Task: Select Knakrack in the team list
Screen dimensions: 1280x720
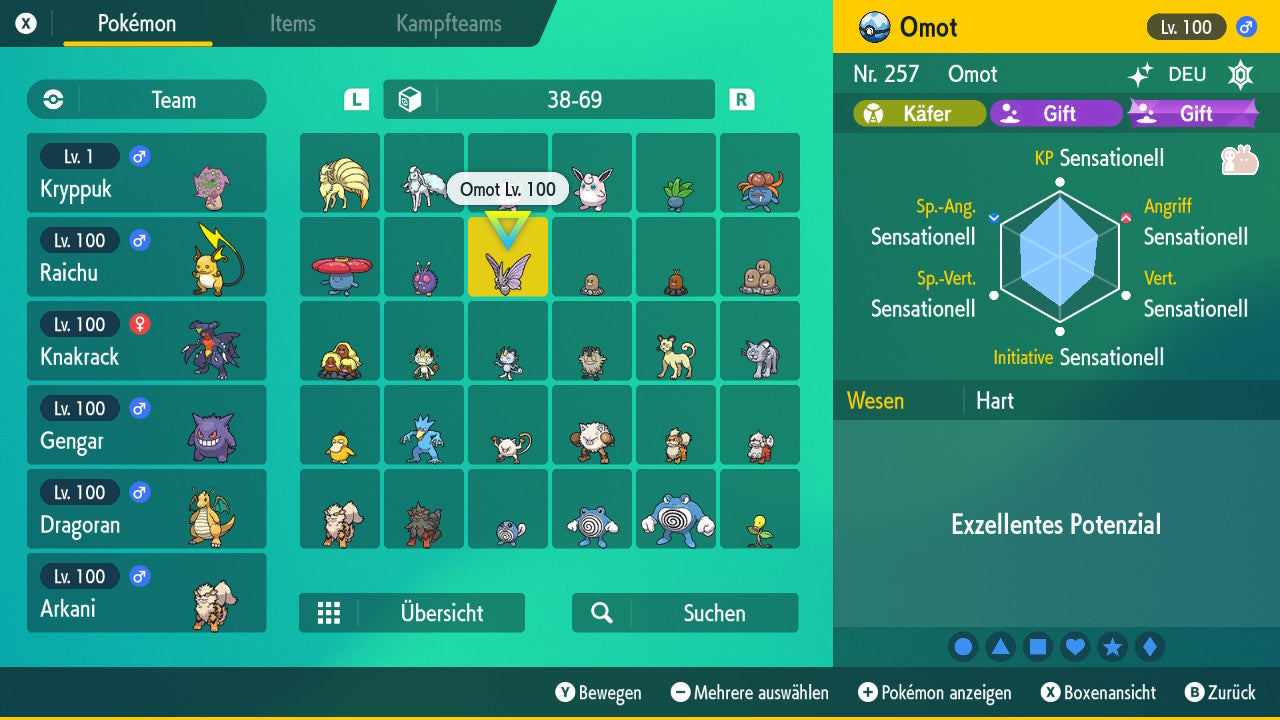Action: (146, 341)
